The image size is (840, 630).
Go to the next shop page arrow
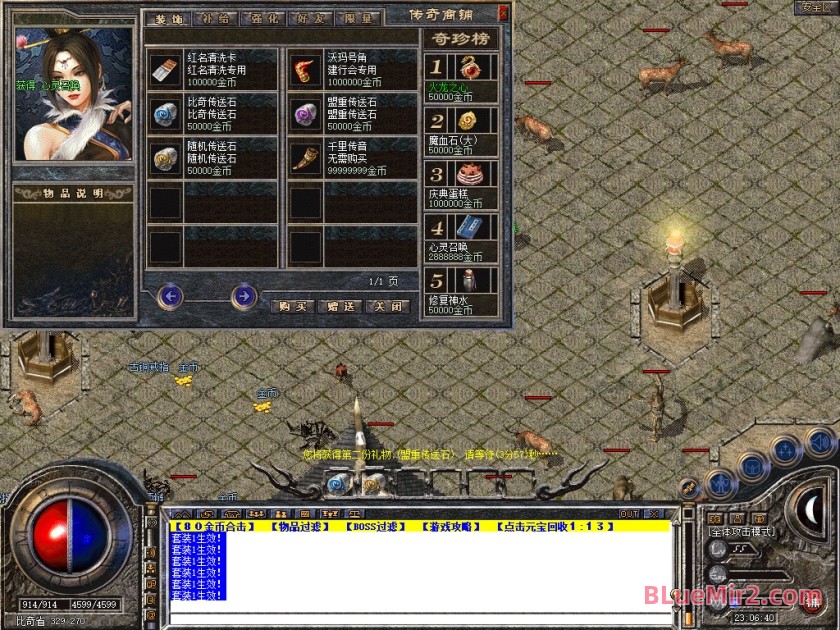[x=243, y=296]
